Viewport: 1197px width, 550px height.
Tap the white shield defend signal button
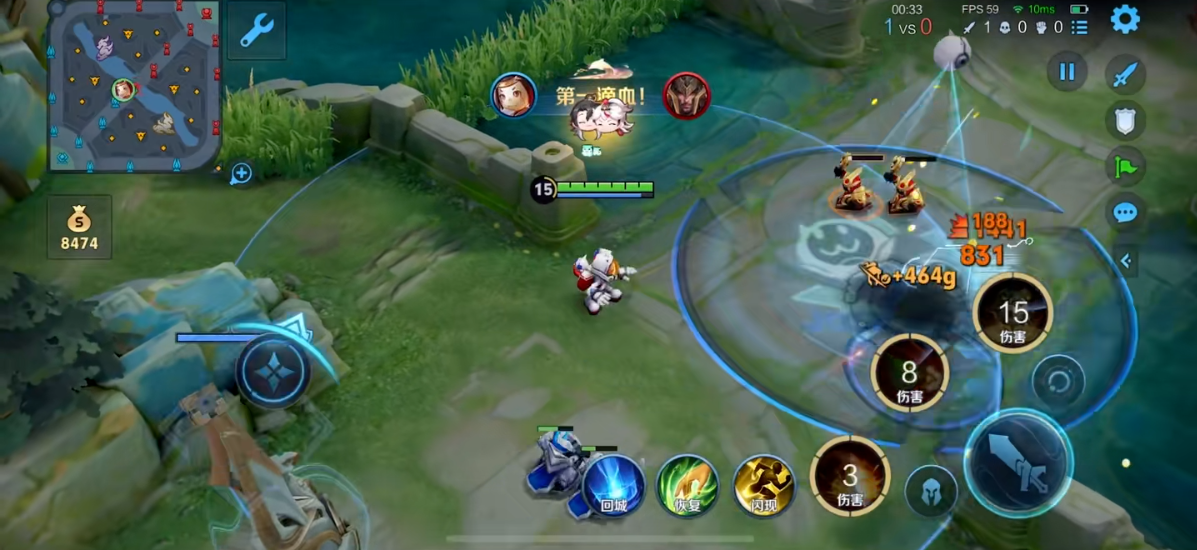tap(1125, 120)
